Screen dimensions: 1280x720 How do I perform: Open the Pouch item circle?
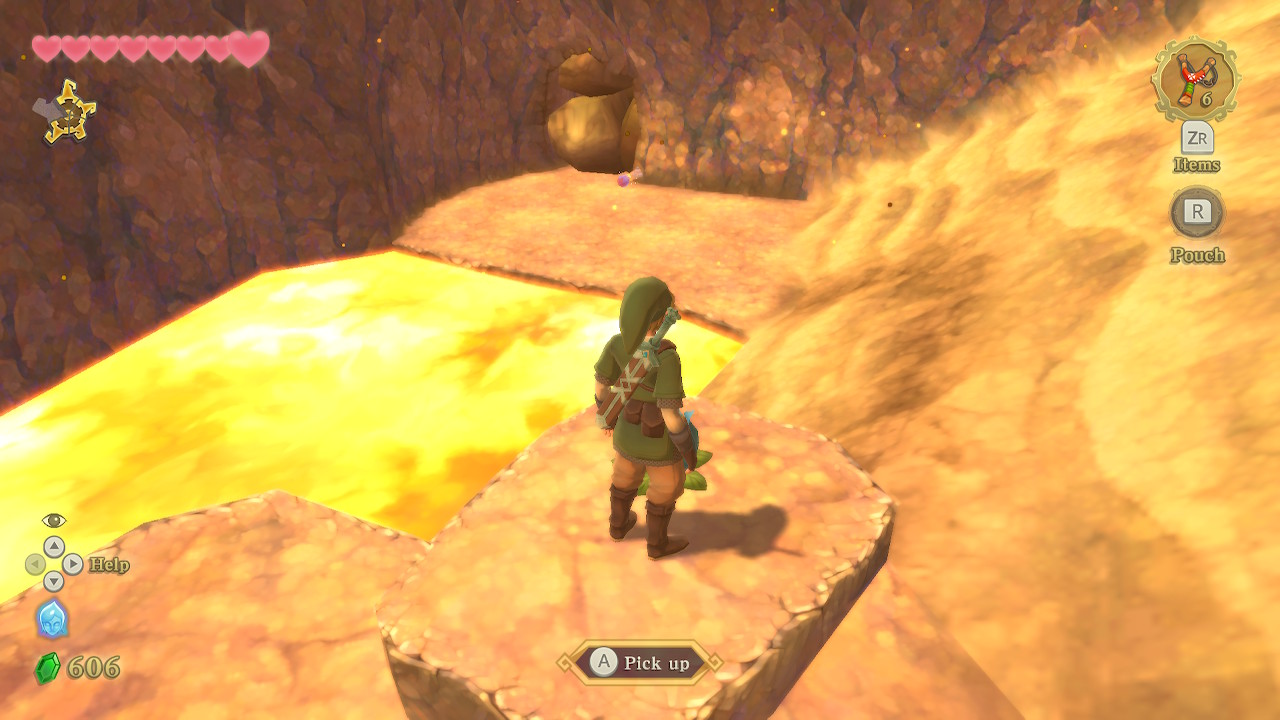[x=1197, y=212]
